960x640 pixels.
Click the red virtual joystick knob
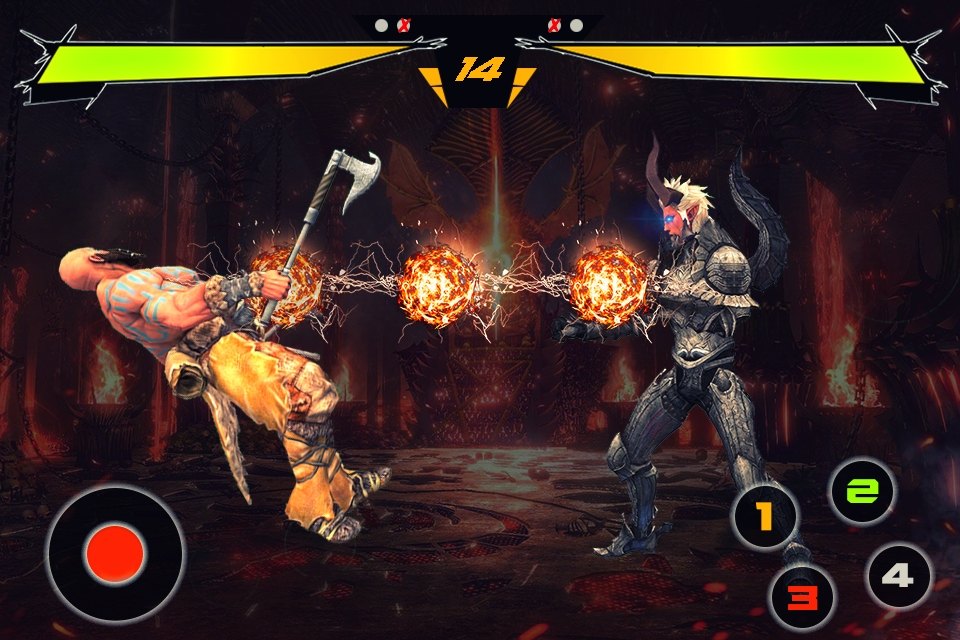click(x=115, y=553)
